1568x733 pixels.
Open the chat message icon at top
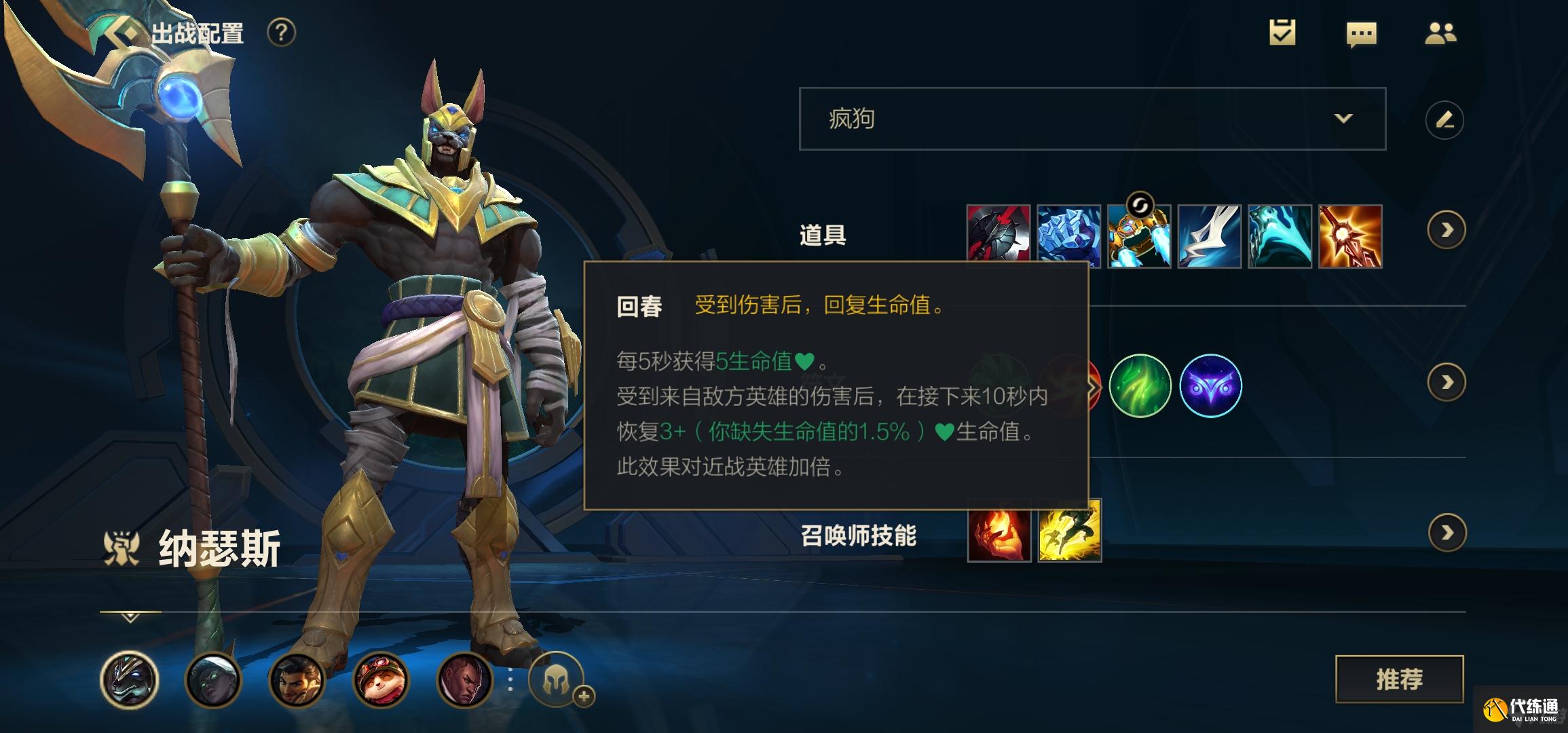coord(1362,32)
